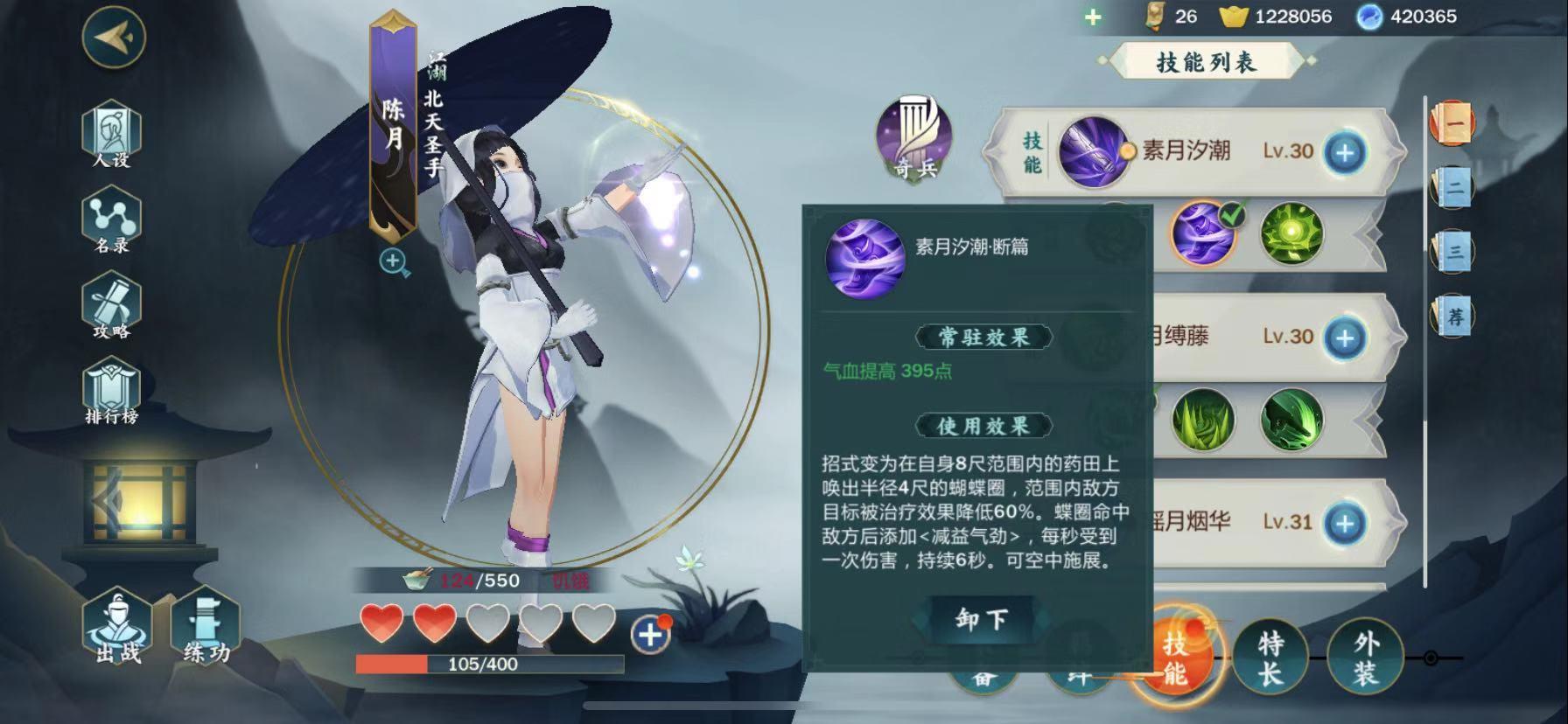Upgrade 素月汐潮 skill with plus button

click(1345, 152)
